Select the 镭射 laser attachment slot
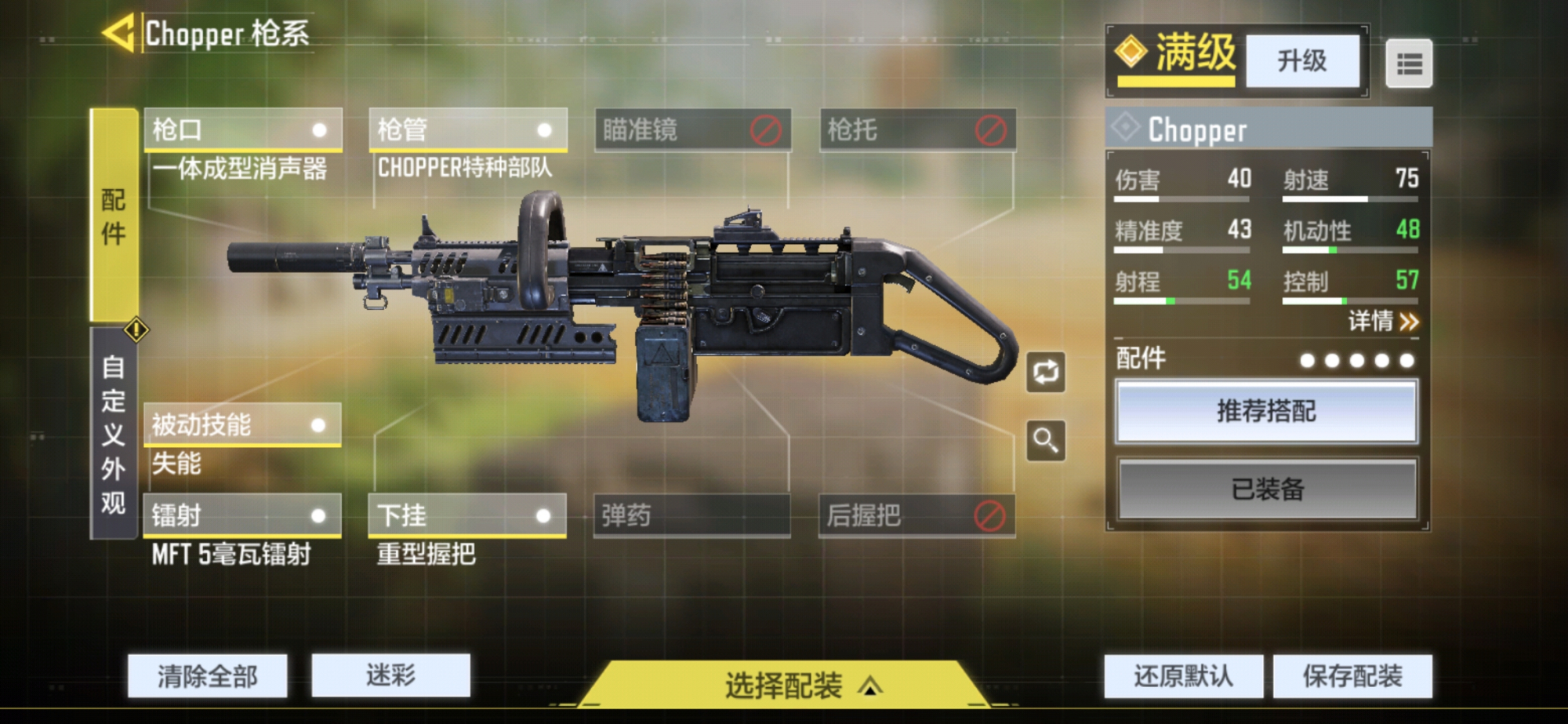Viewport: 1568px width, 724px height. point(241,516)
